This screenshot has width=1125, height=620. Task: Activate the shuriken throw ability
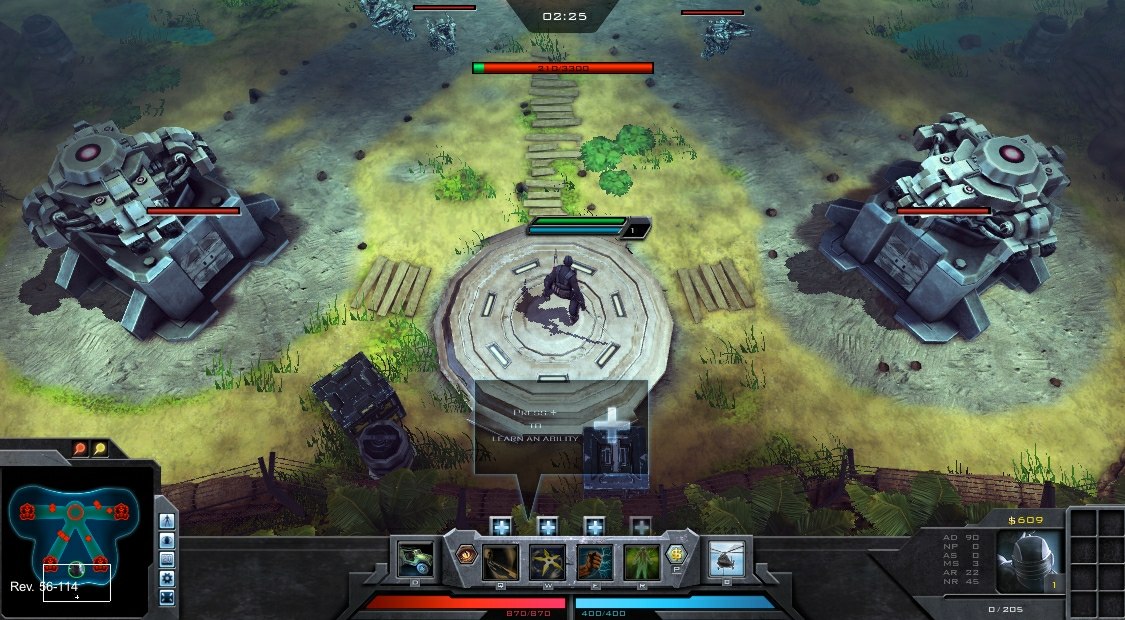pos(547,562)
